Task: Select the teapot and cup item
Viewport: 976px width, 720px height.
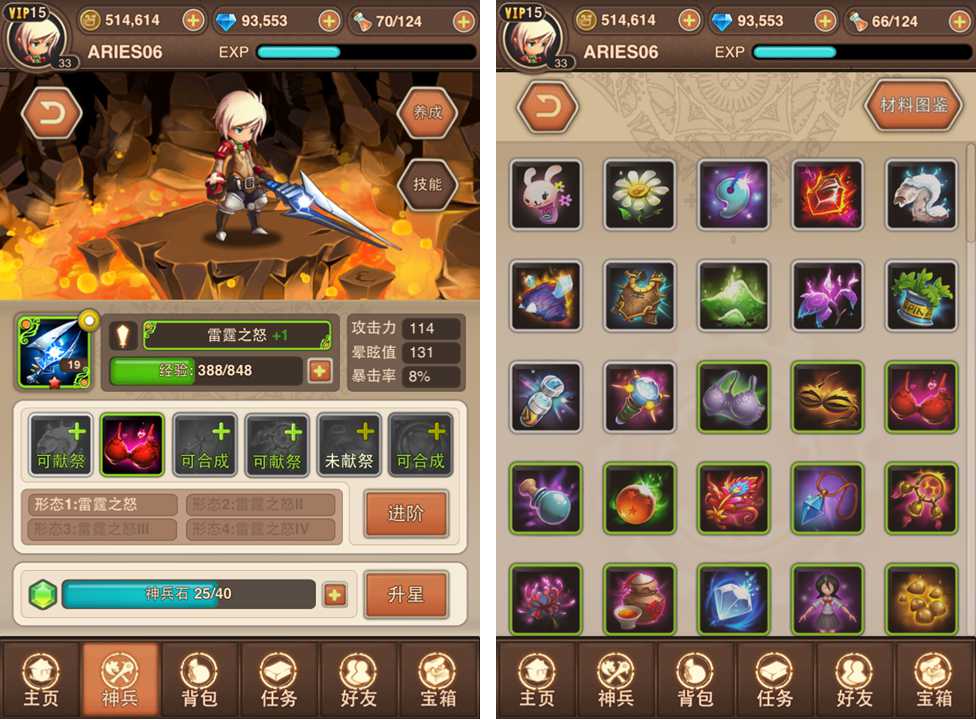Action: 640,598
